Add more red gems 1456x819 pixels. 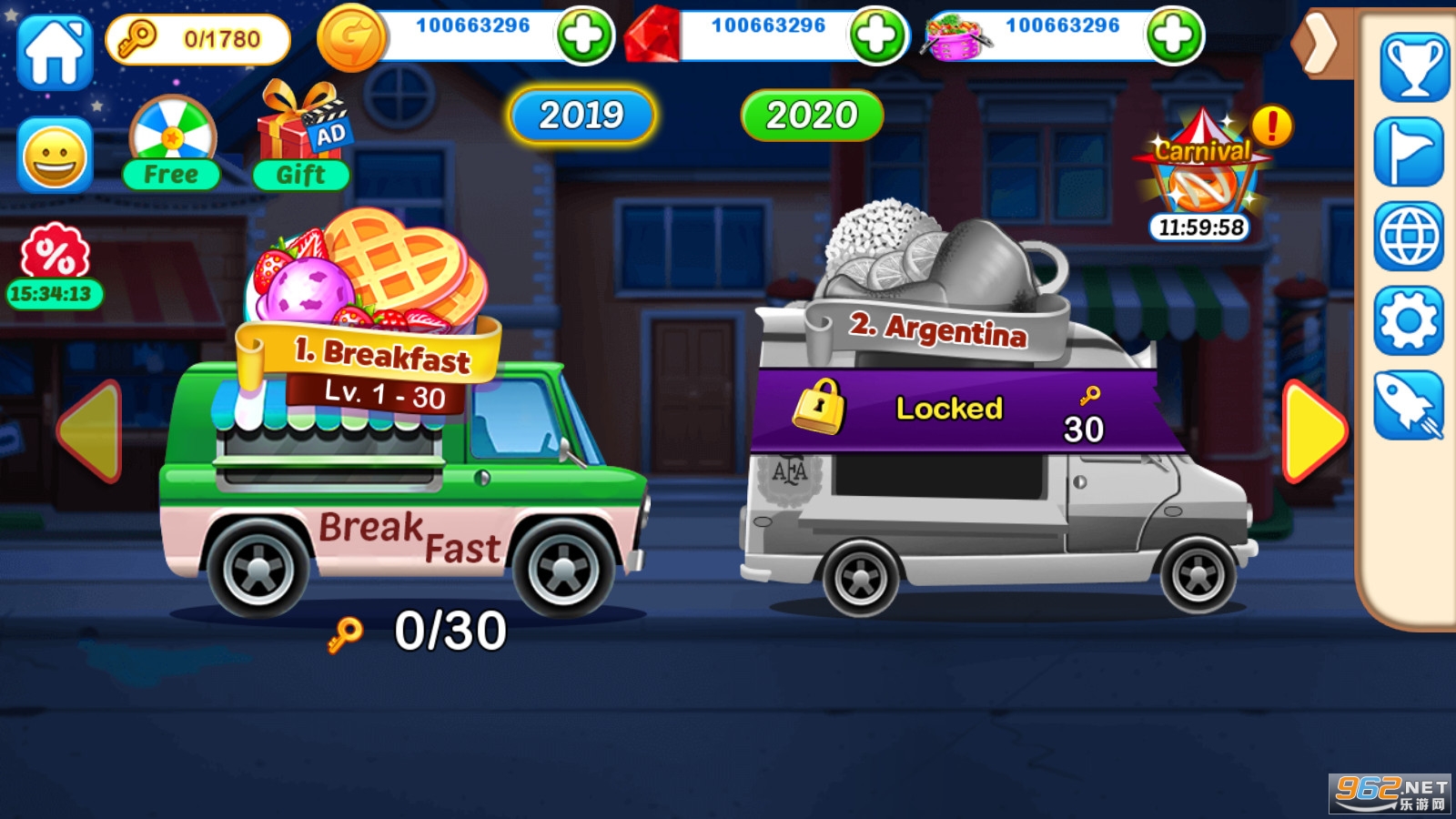tap(877, 36)
